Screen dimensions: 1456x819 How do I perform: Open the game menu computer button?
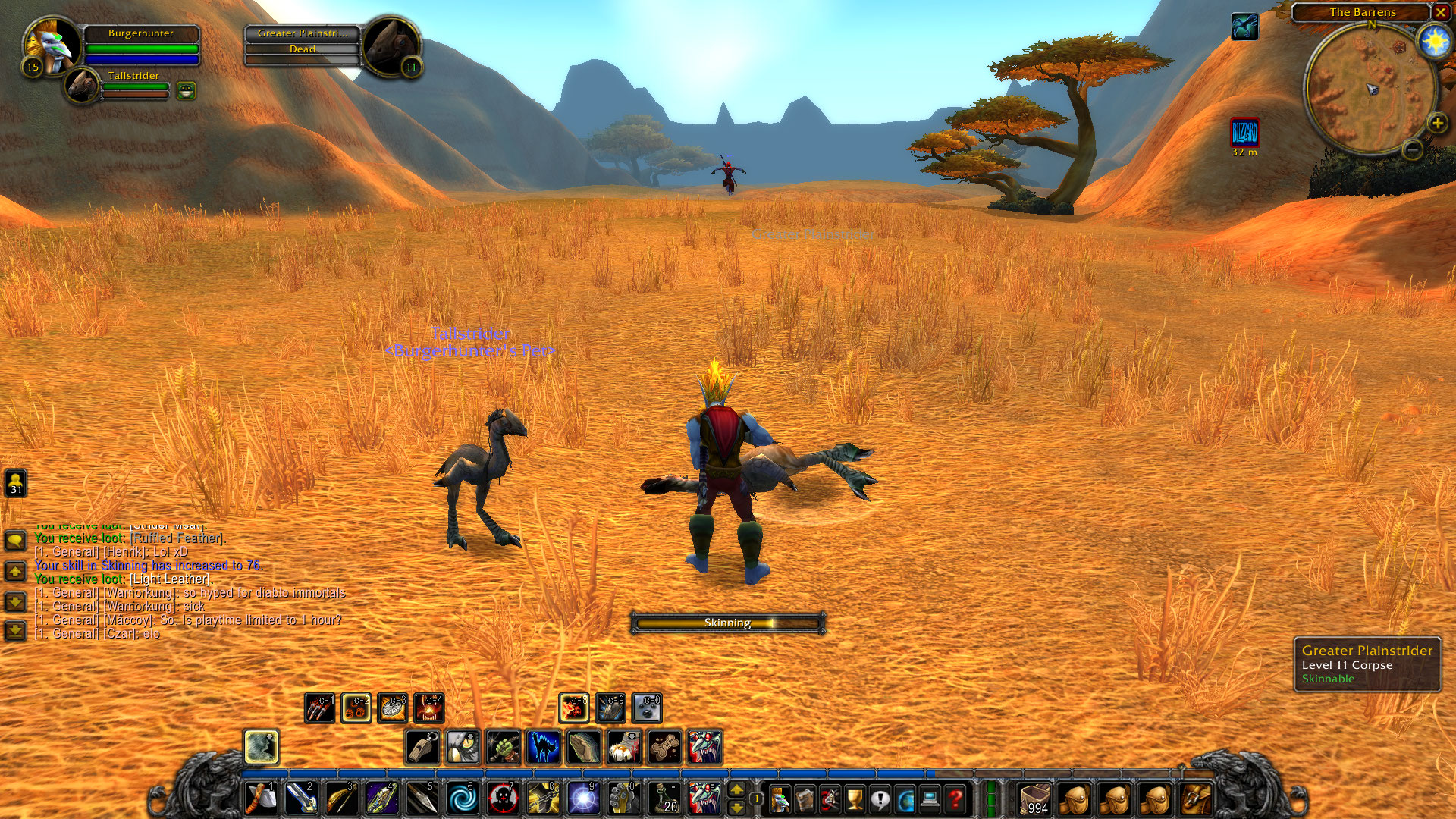tap(930, 799)
